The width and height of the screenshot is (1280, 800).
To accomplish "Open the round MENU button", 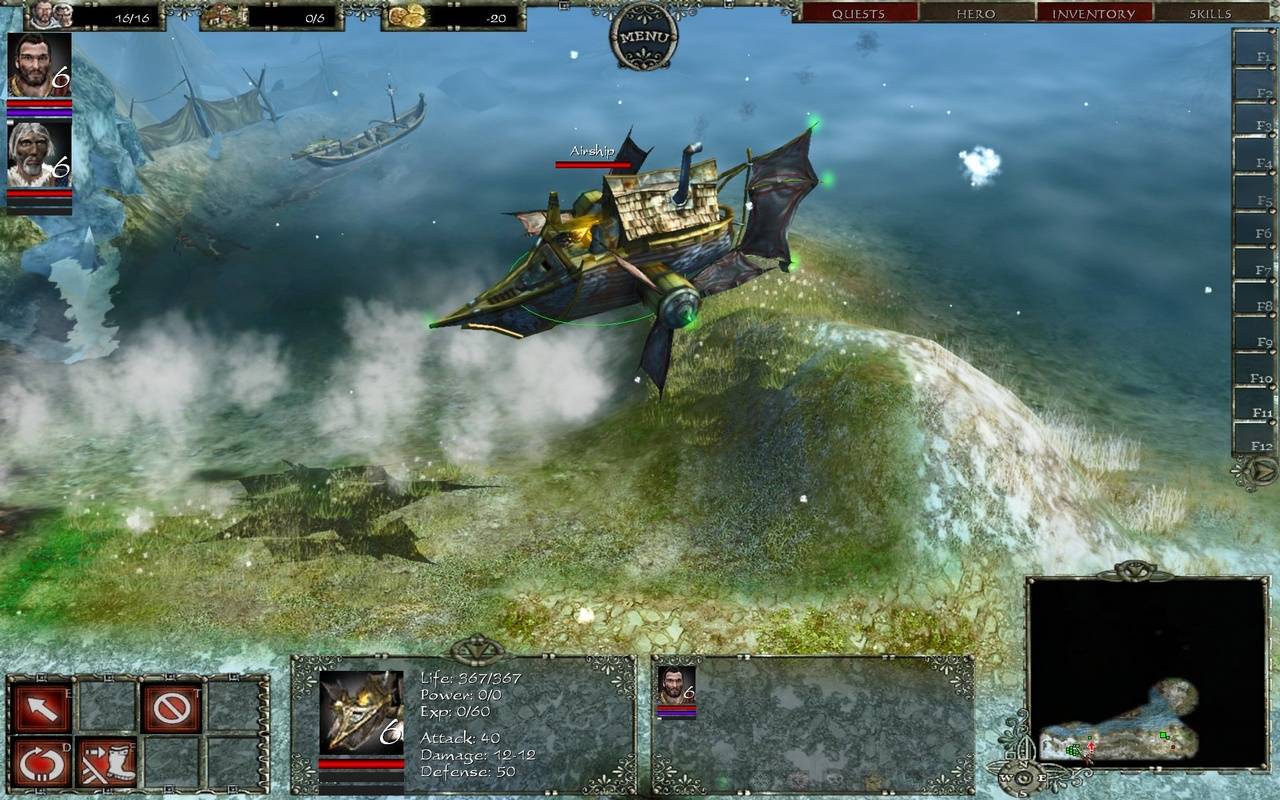I will tap(643, 37).
